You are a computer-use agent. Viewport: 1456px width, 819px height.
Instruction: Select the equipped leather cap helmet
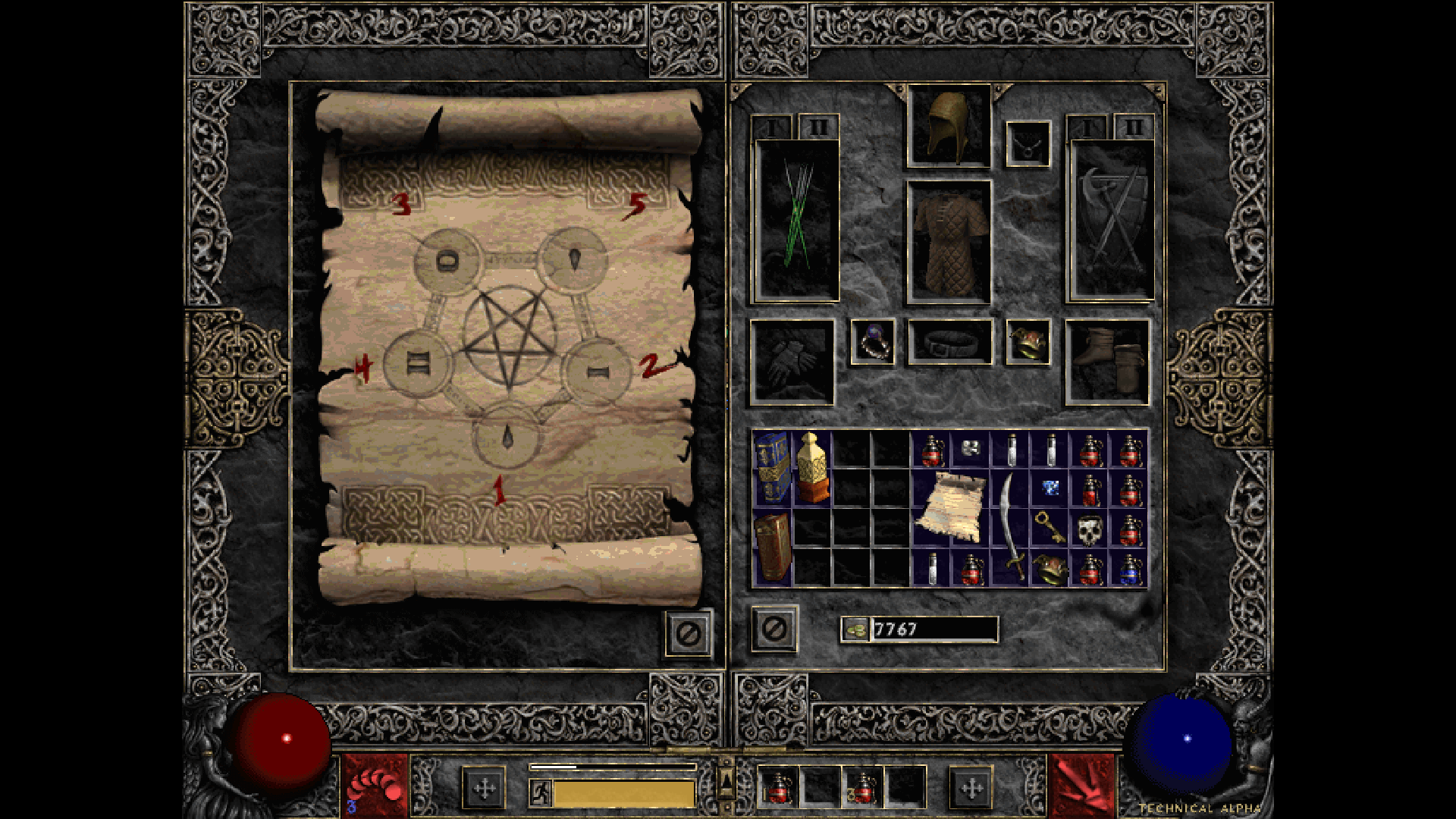[x=949, y=126]
